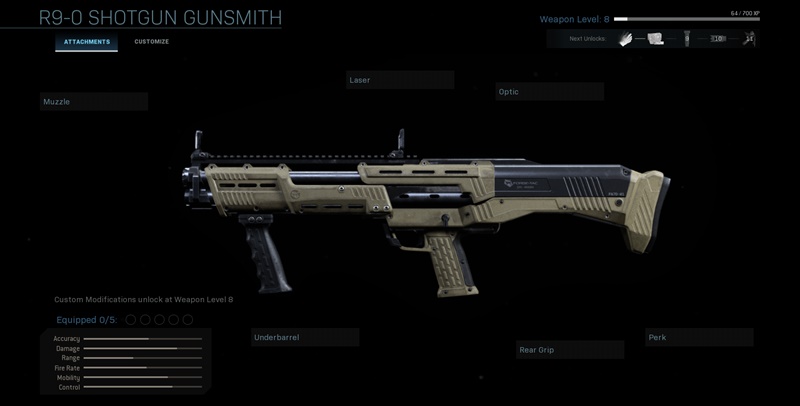Viewport: 800px width, 406px height.
Task: Switch to the Attachments tab
Action: [86, 42]
